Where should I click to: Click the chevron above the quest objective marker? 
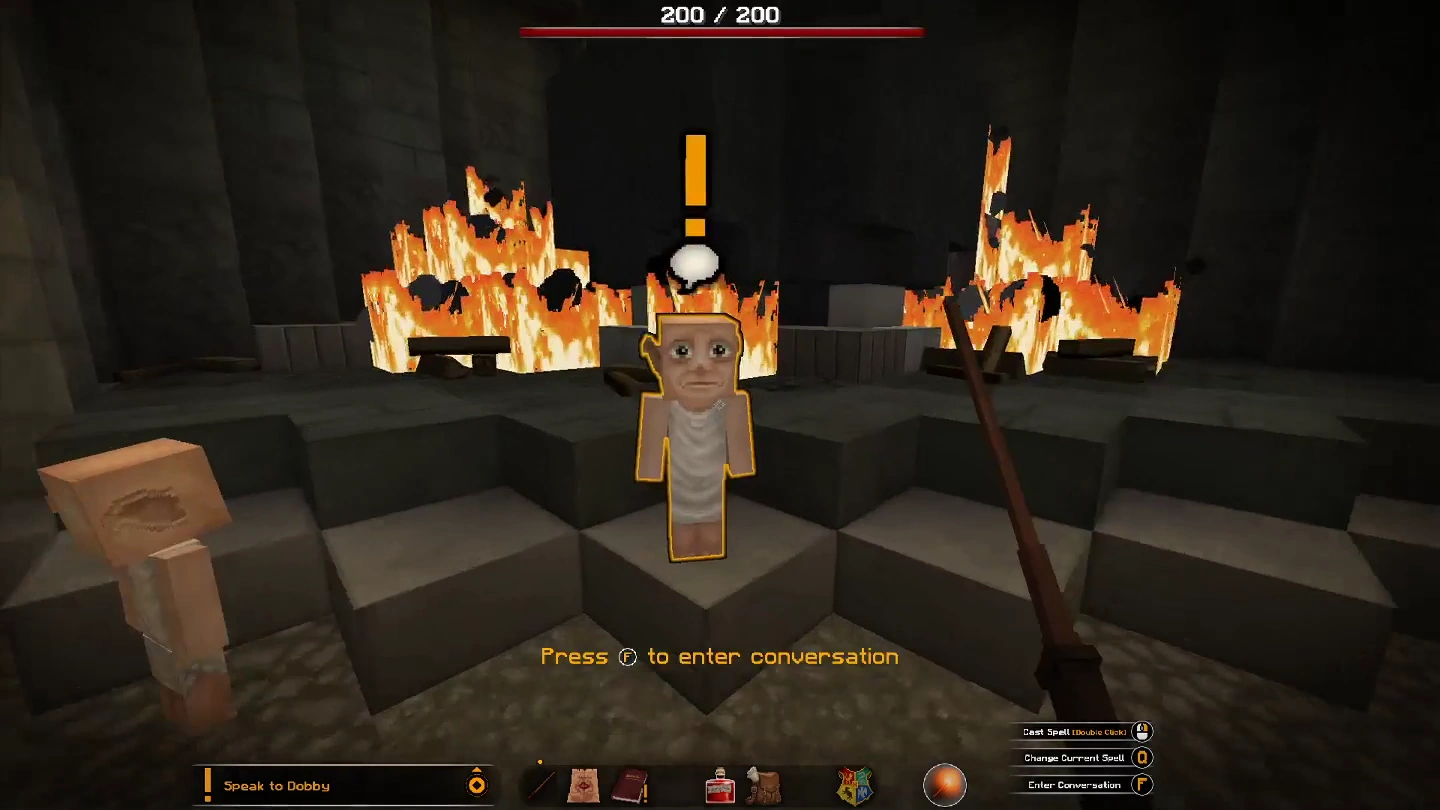(476, 769)
